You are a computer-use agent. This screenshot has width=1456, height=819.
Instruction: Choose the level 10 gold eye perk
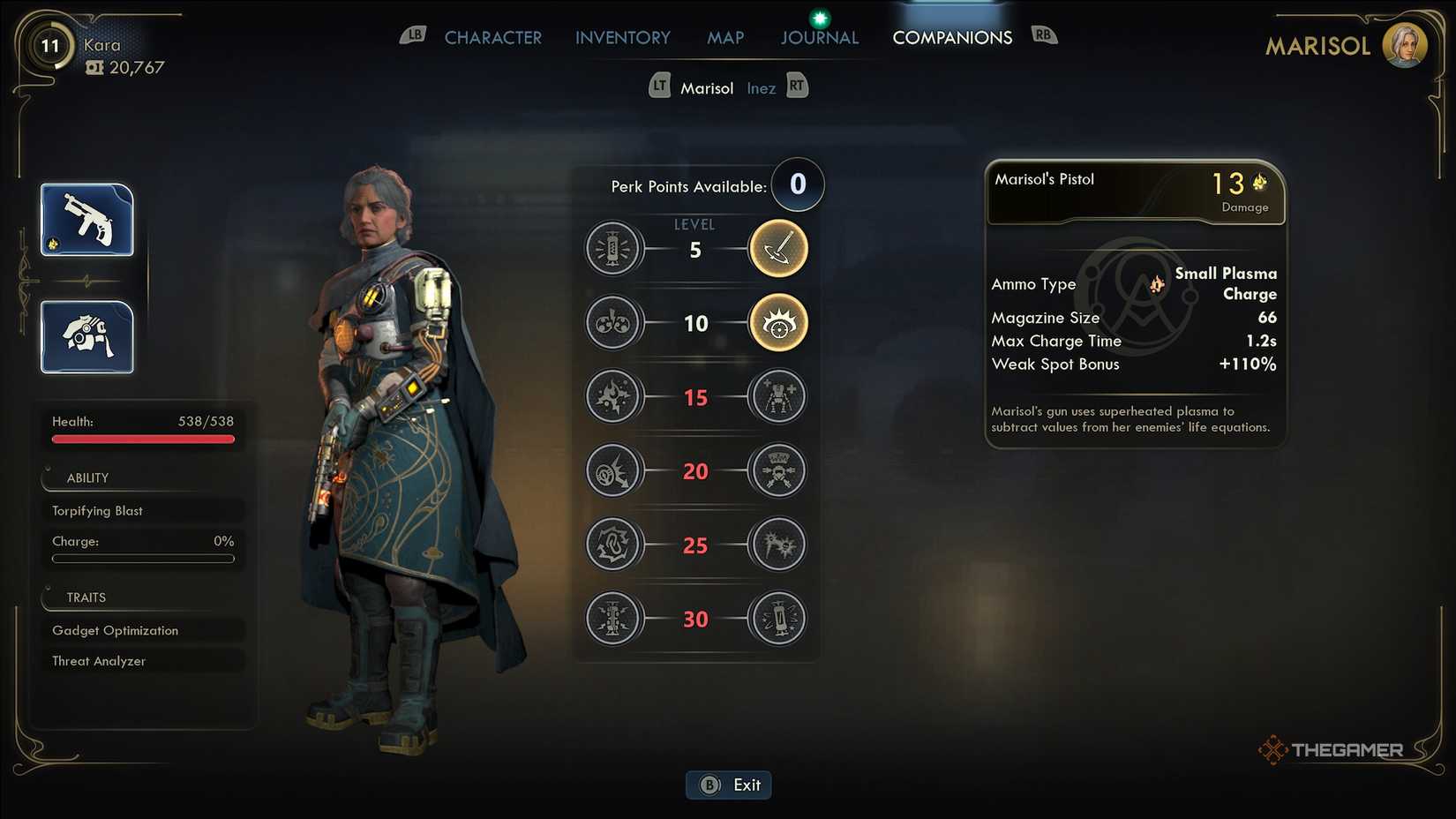778,323
